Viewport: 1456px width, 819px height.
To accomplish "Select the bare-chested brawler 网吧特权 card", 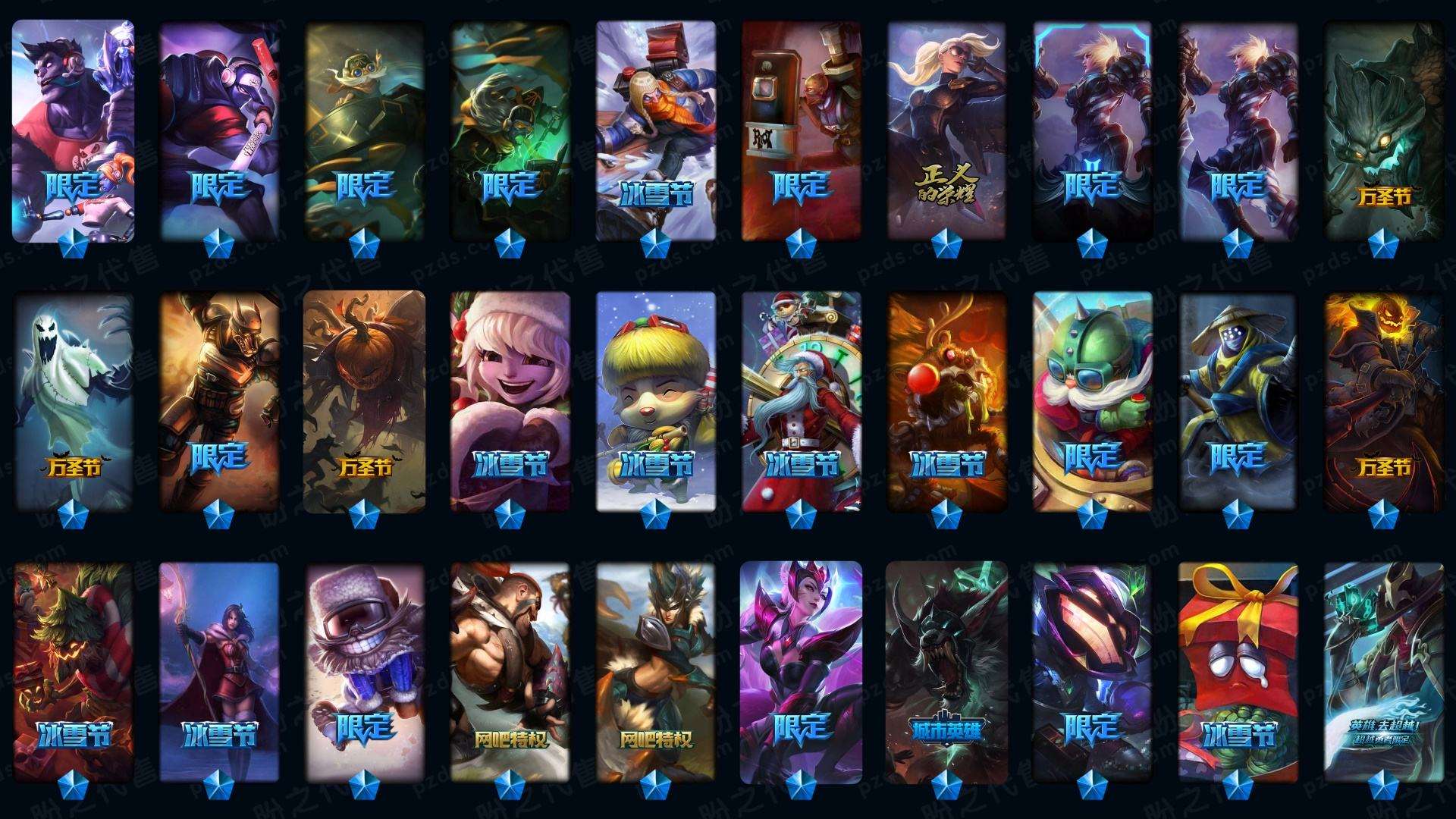I will (510, 672).
